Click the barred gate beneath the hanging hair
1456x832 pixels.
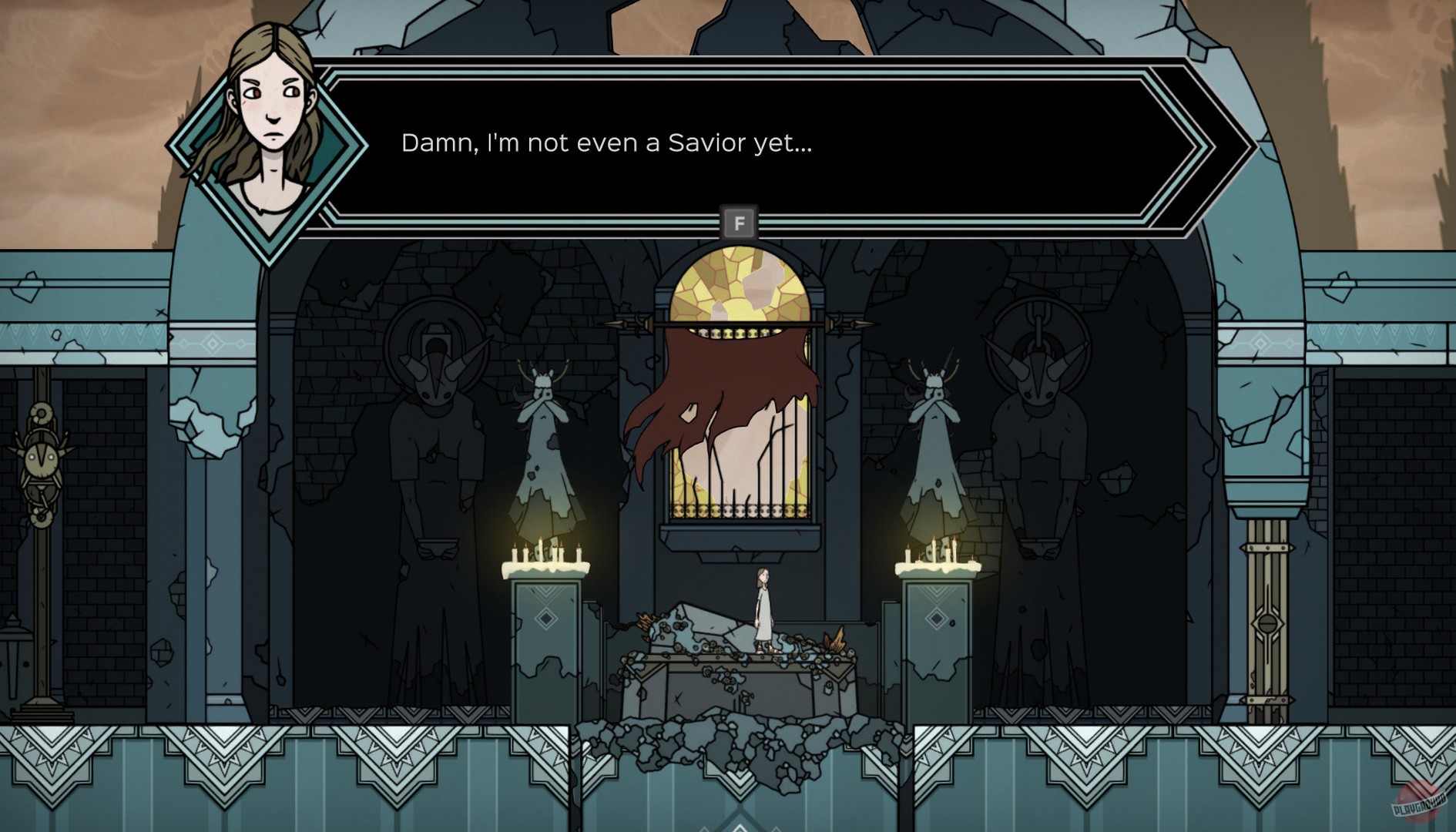pos(741,493)
